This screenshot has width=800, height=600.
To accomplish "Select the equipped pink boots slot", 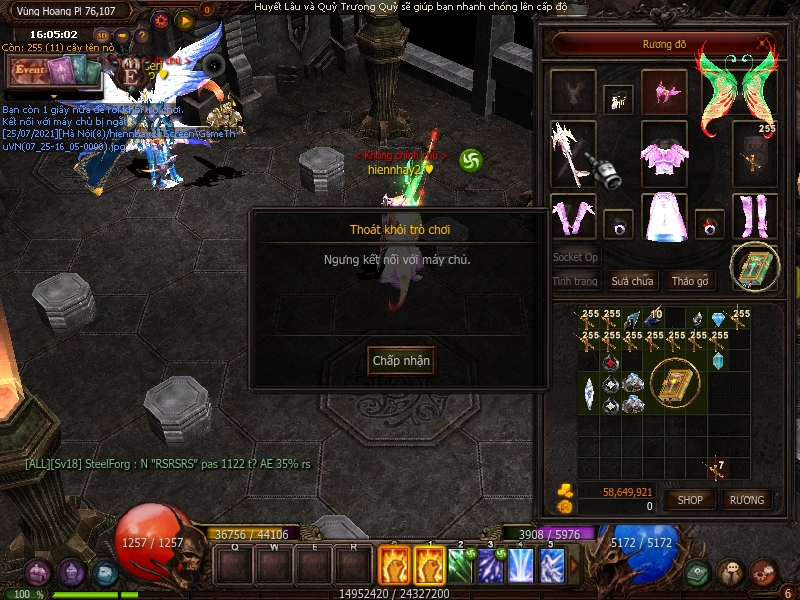I will tap(755, 215).
